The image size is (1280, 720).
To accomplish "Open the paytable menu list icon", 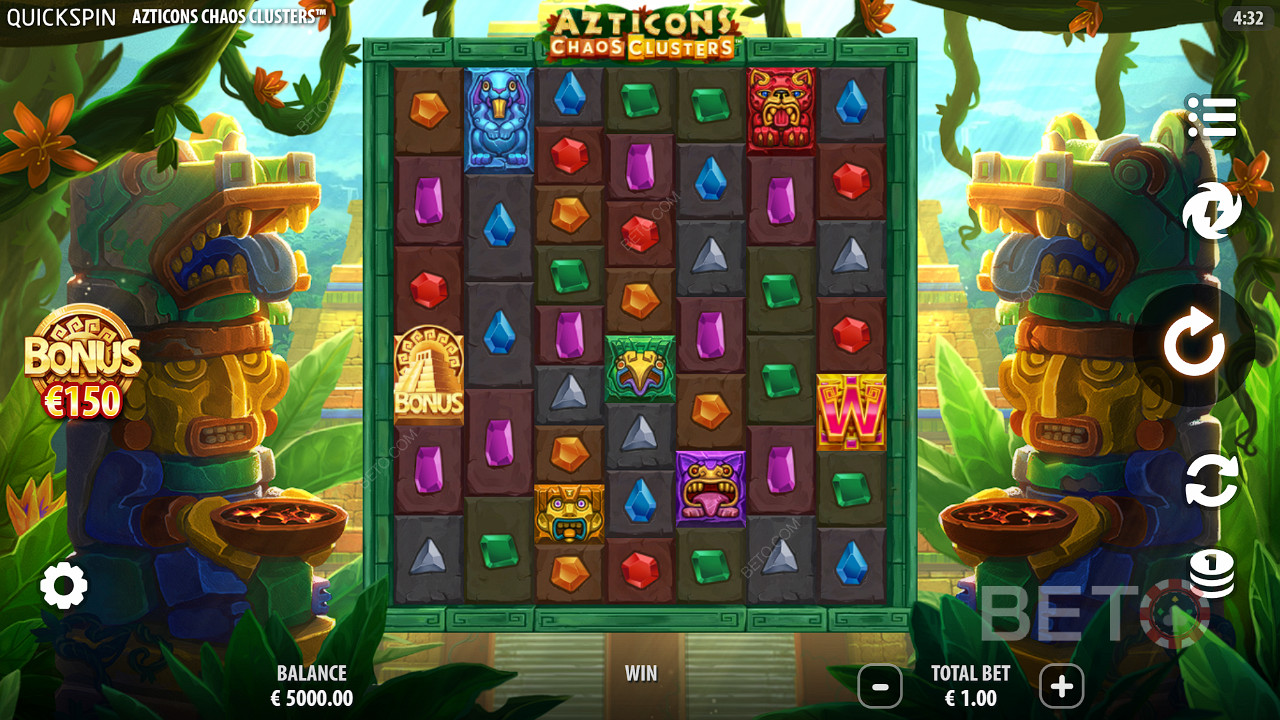I will click(x=1211, y=118).
